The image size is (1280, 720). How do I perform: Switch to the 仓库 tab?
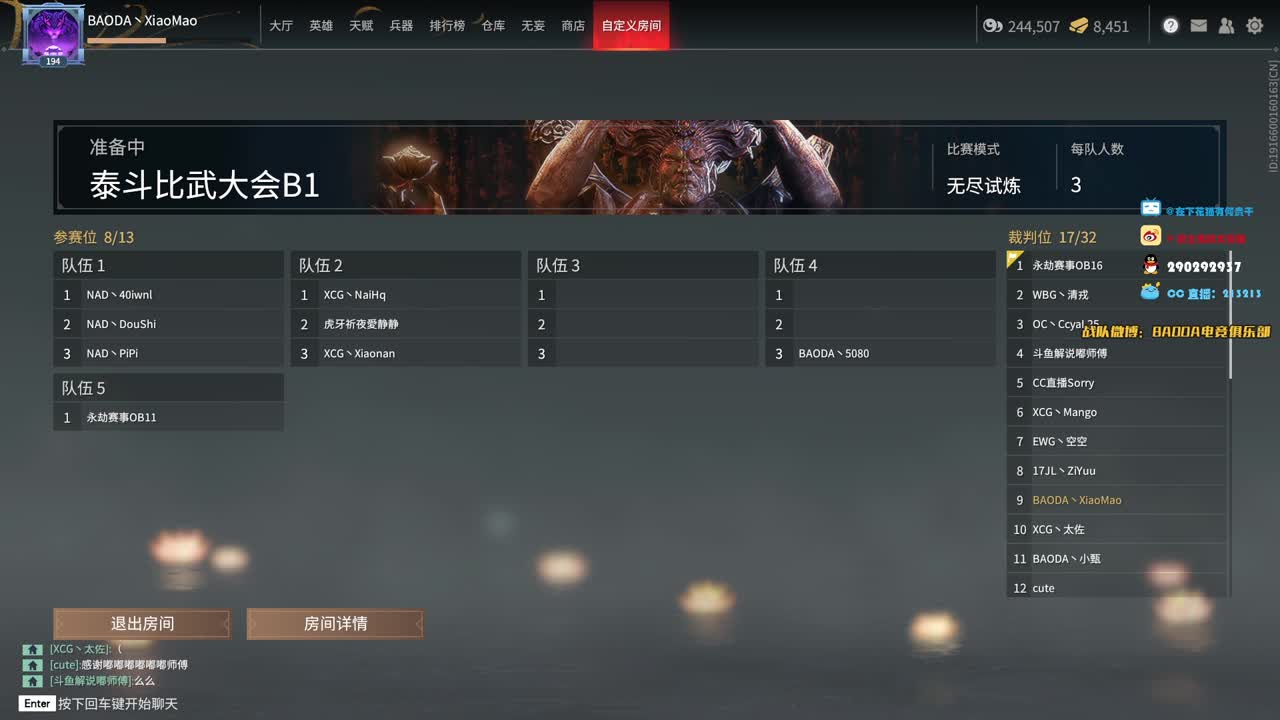click(x=492, y=26)
